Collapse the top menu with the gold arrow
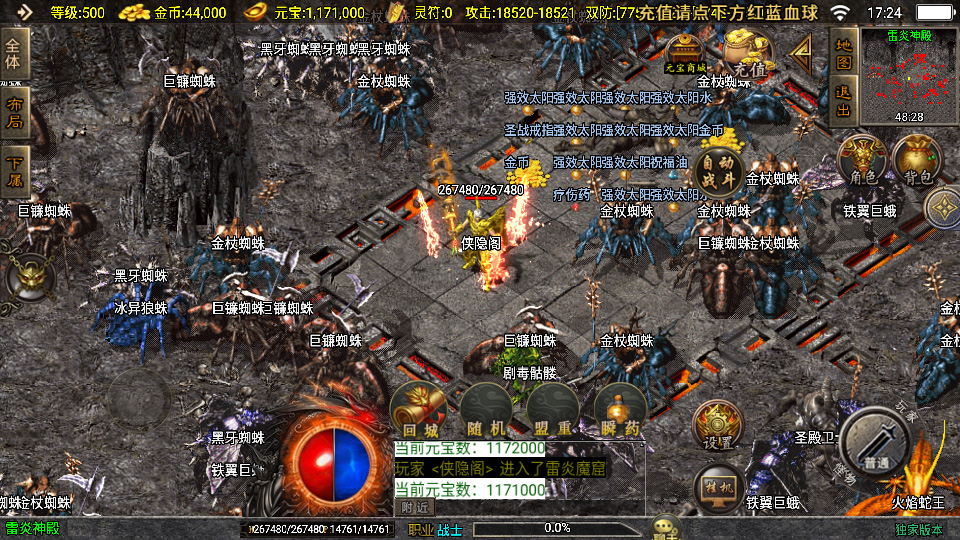Viewport: 960px width, 540px height. click(x=802, y=52)
